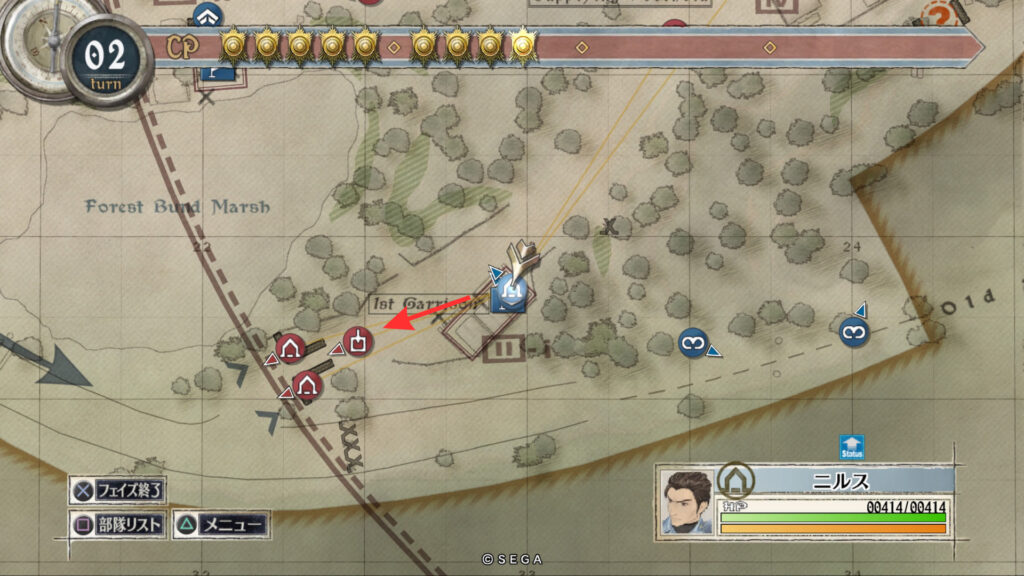Choose the rightmost blue unit marker

[853, 331]
